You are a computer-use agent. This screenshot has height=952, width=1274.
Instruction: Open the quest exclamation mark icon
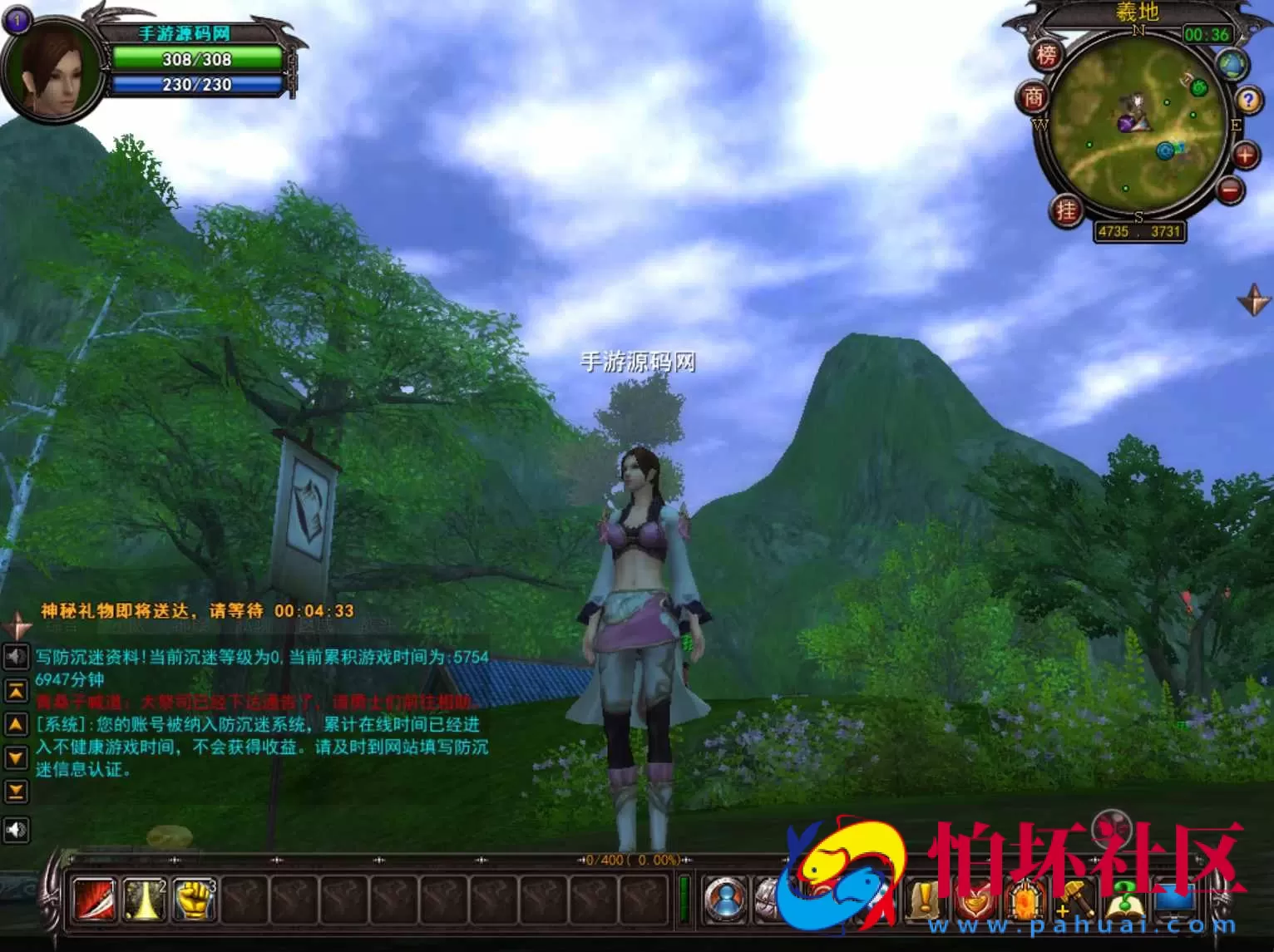coord(924,900)
